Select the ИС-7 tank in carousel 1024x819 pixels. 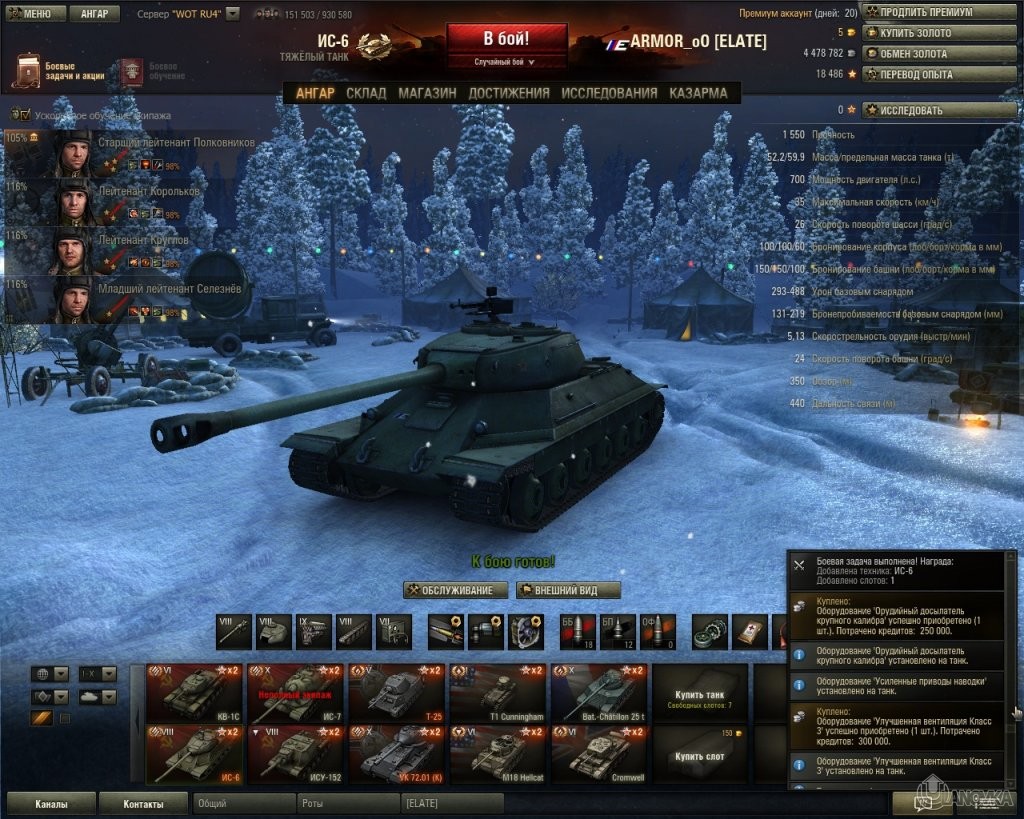[x=295, y=693]
